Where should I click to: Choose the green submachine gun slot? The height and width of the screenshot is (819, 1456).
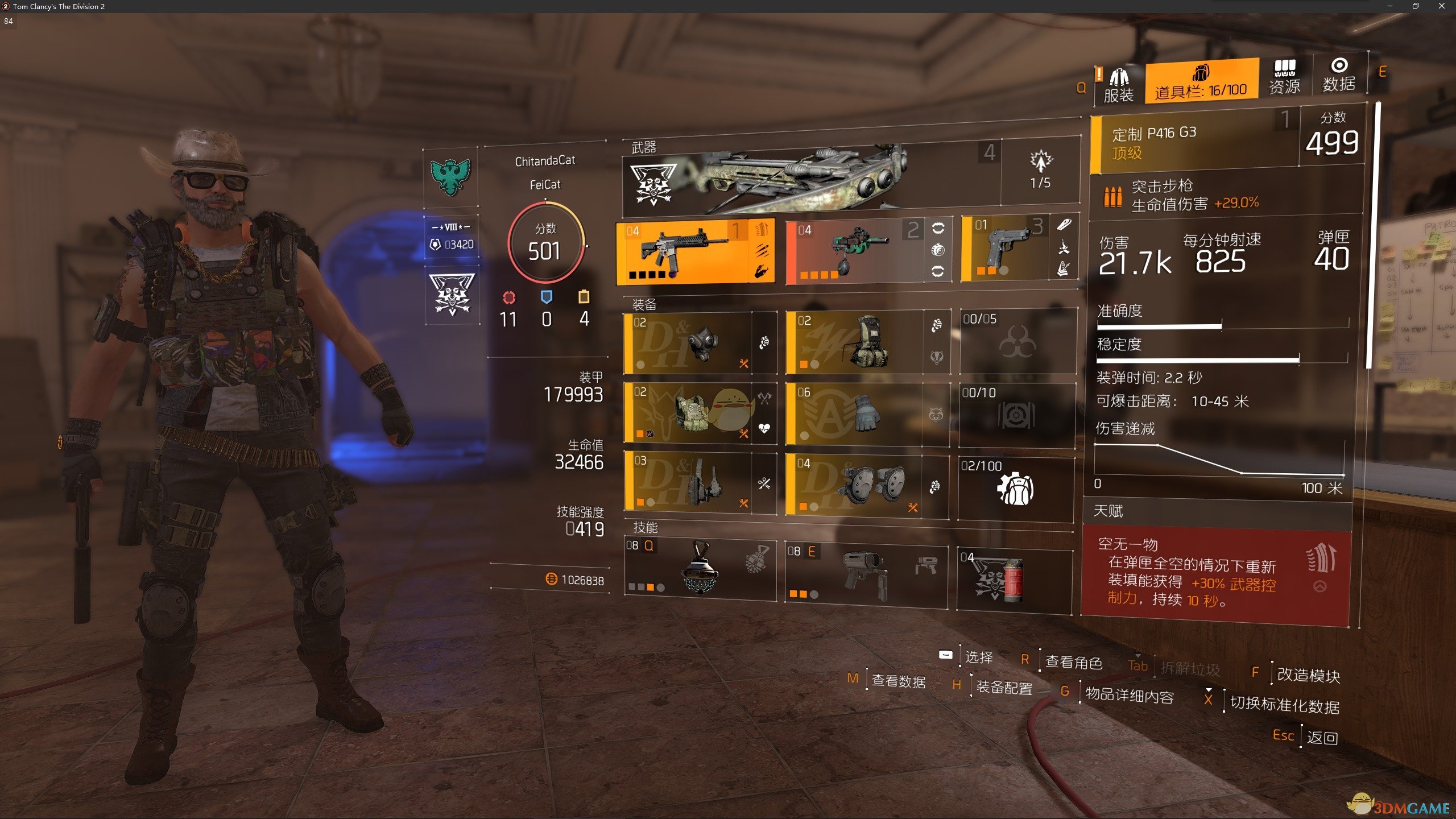coord(856,252)
